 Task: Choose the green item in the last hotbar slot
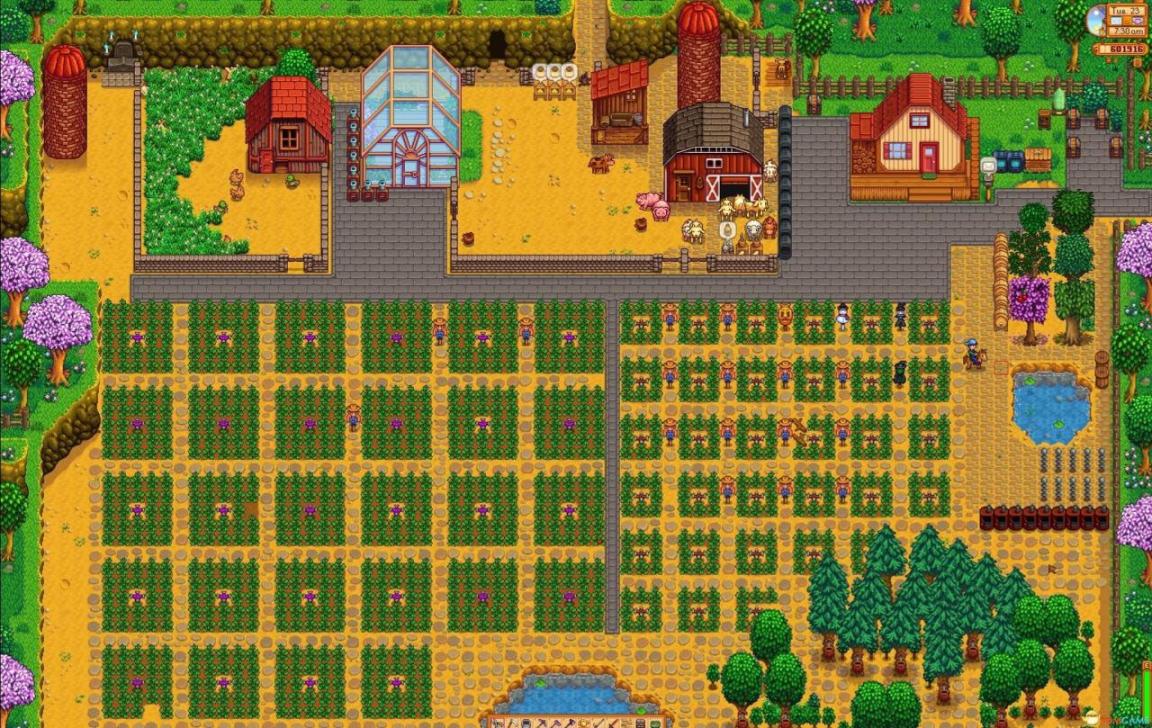tap(656, 724)
